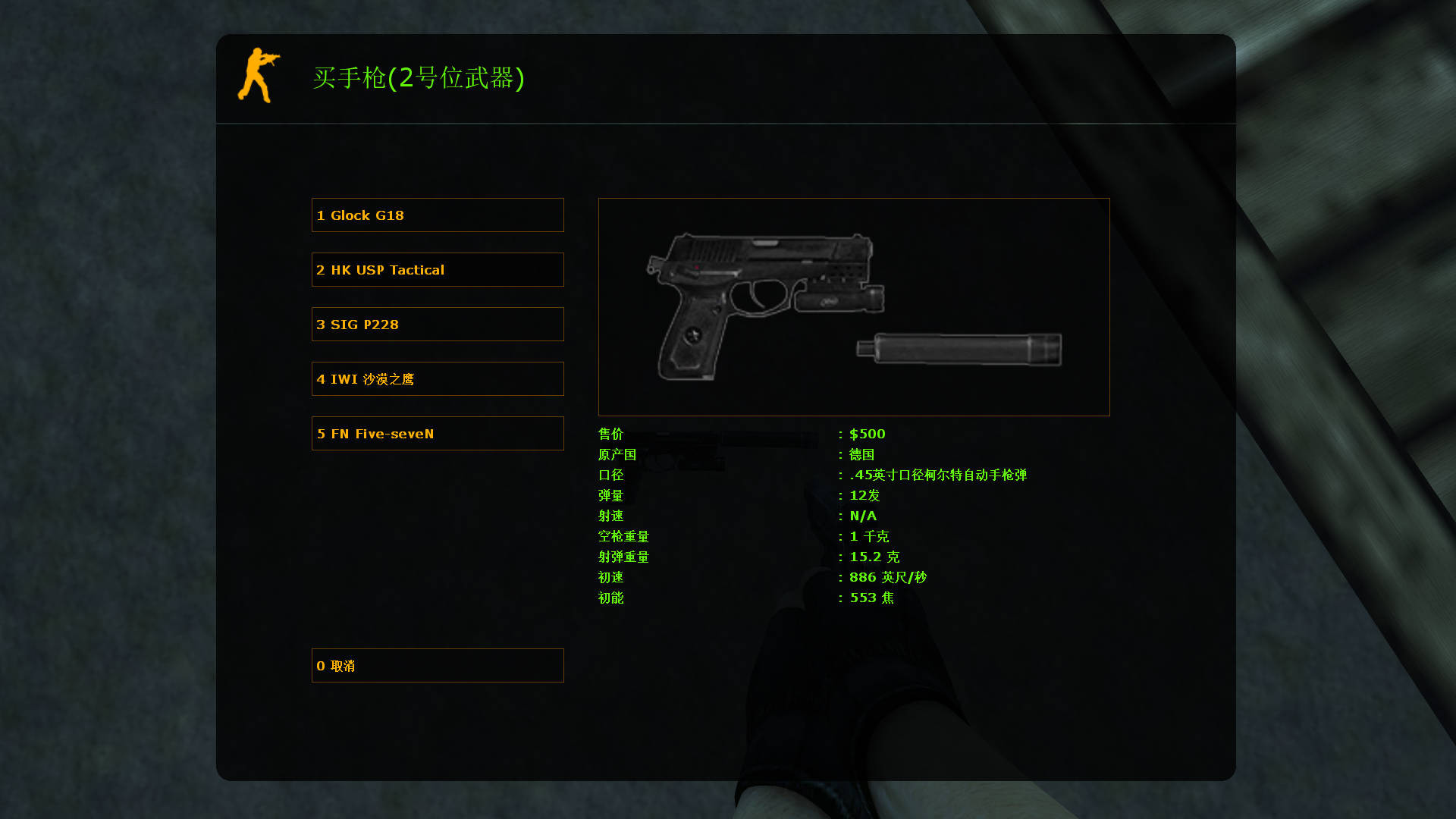1456x819 pixels.
Task: Buy the 2 HK USP Tactical pistol
Action: click(x=438, y=269)
